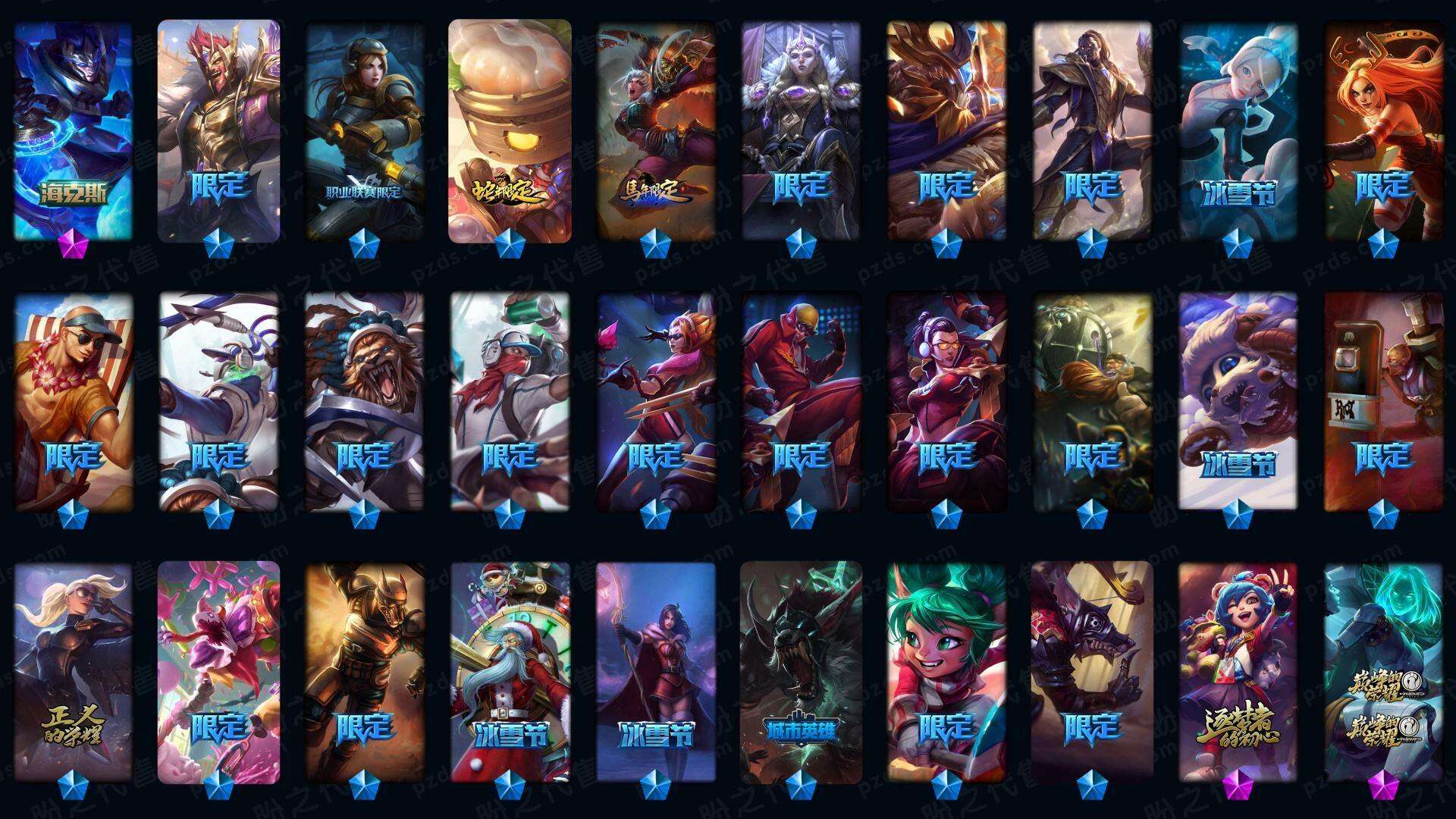Pick the white-haired girl 冰雪节 skin
Screen dimensions: 1456x819
point(1238,130)
